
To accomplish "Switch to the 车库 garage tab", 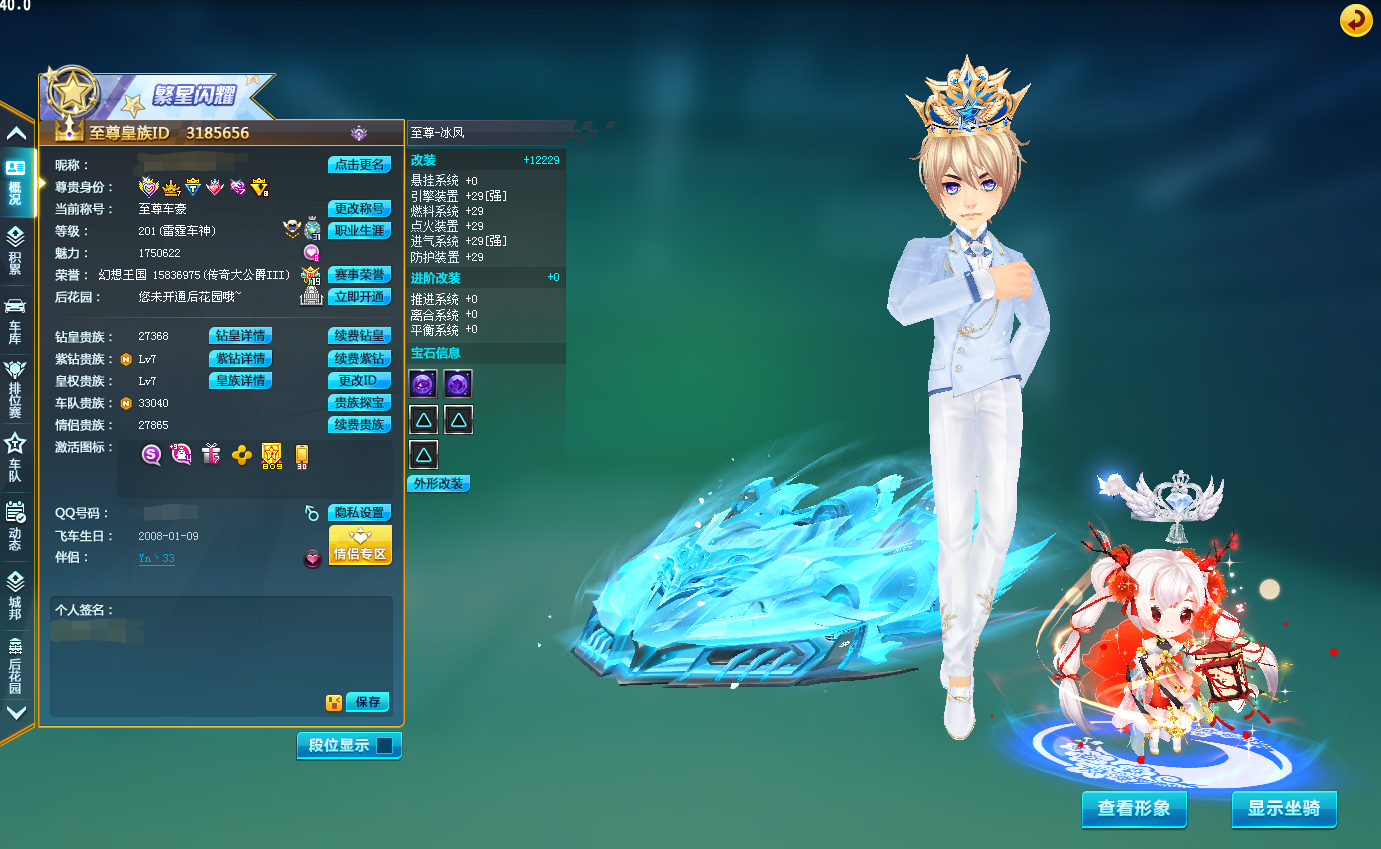I will click(x=15, y=320).
